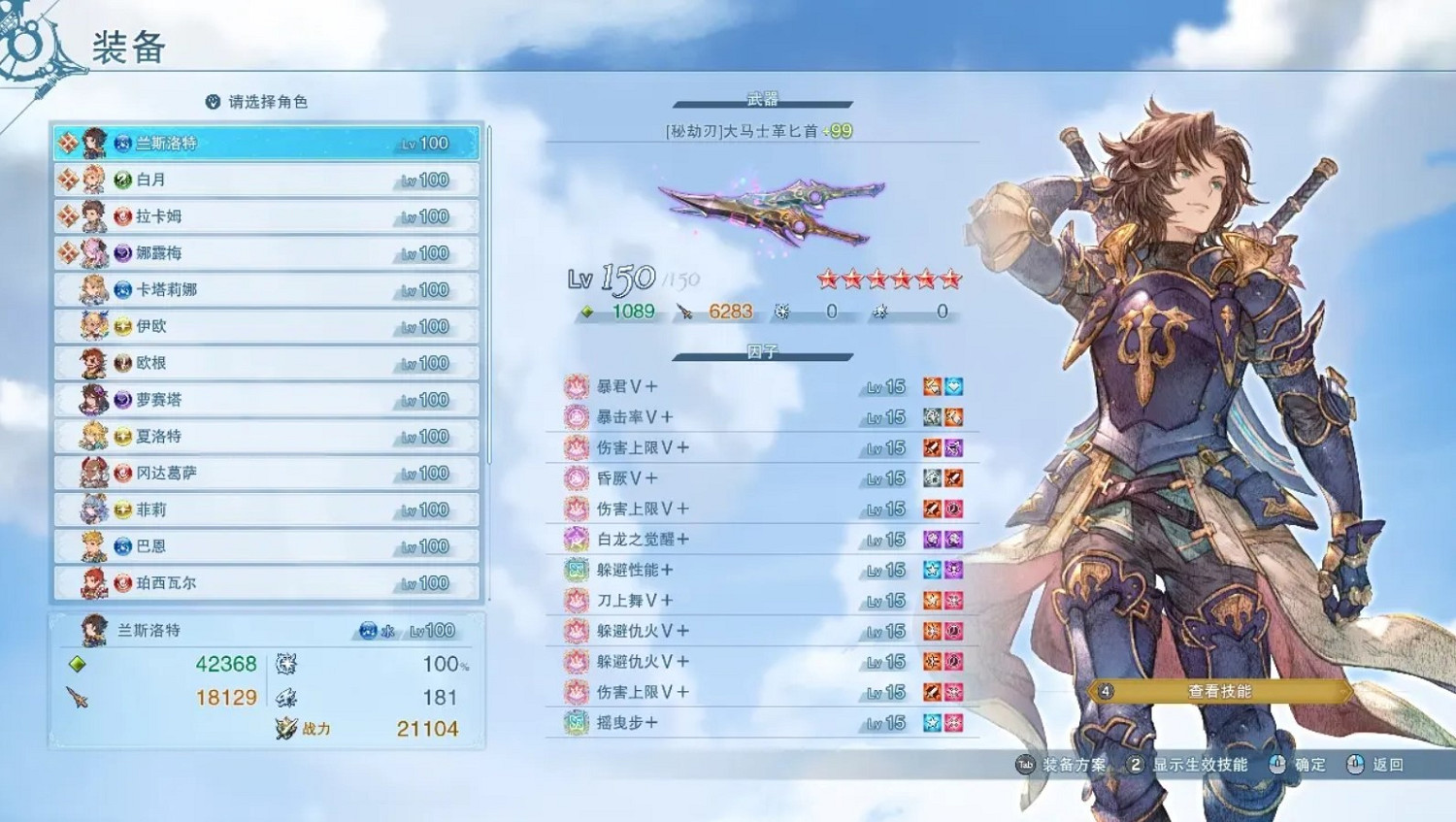Toggle the 躲避性能＋ factor selection
Image resolution: width=1456 pixels, height=822 pixels.
[x=576, y=570]
